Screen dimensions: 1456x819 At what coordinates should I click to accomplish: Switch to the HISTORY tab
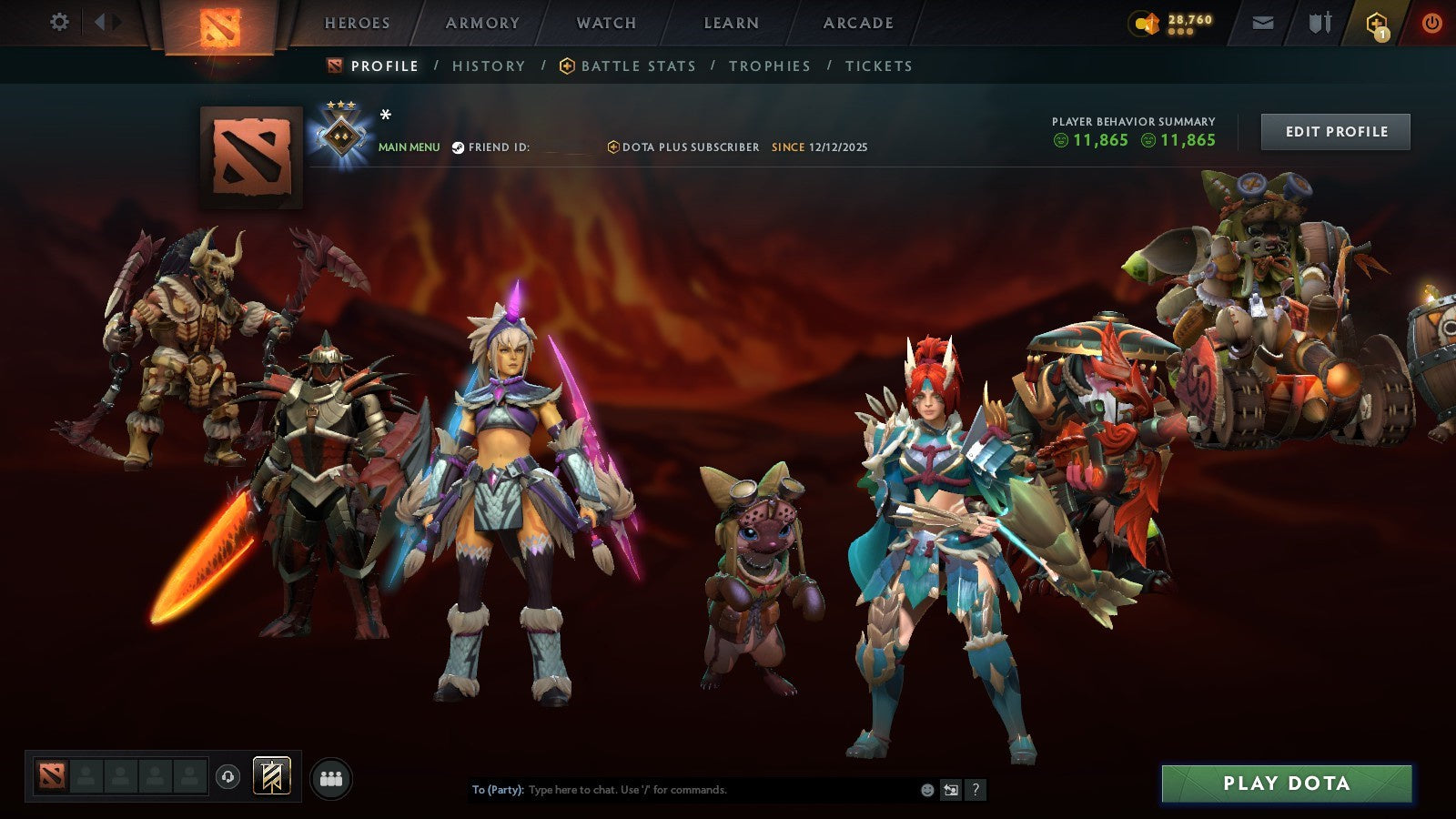point(489,66)
